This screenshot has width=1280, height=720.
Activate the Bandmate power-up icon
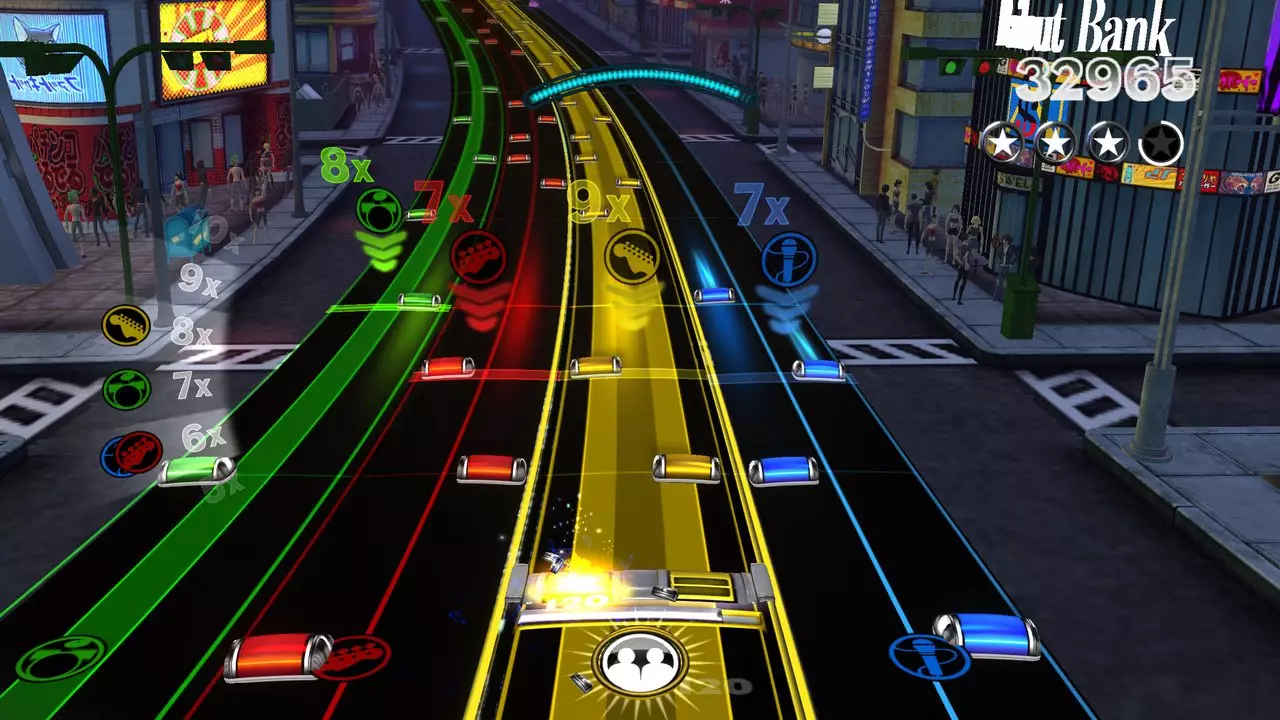point(640,661)
